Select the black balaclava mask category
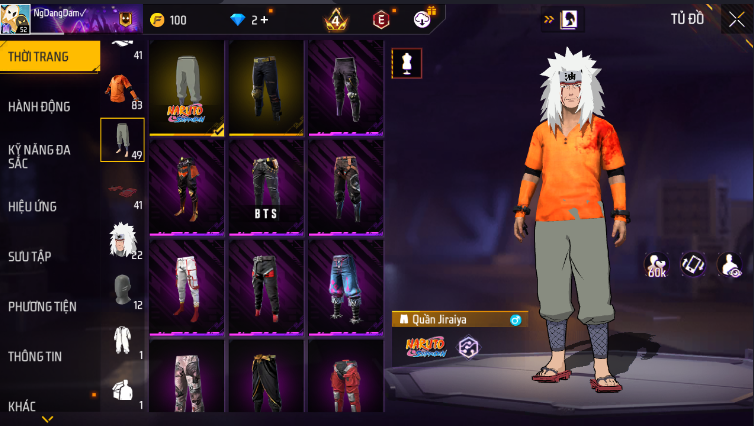The height and width of the screenshot is (426, 754). 122,291
